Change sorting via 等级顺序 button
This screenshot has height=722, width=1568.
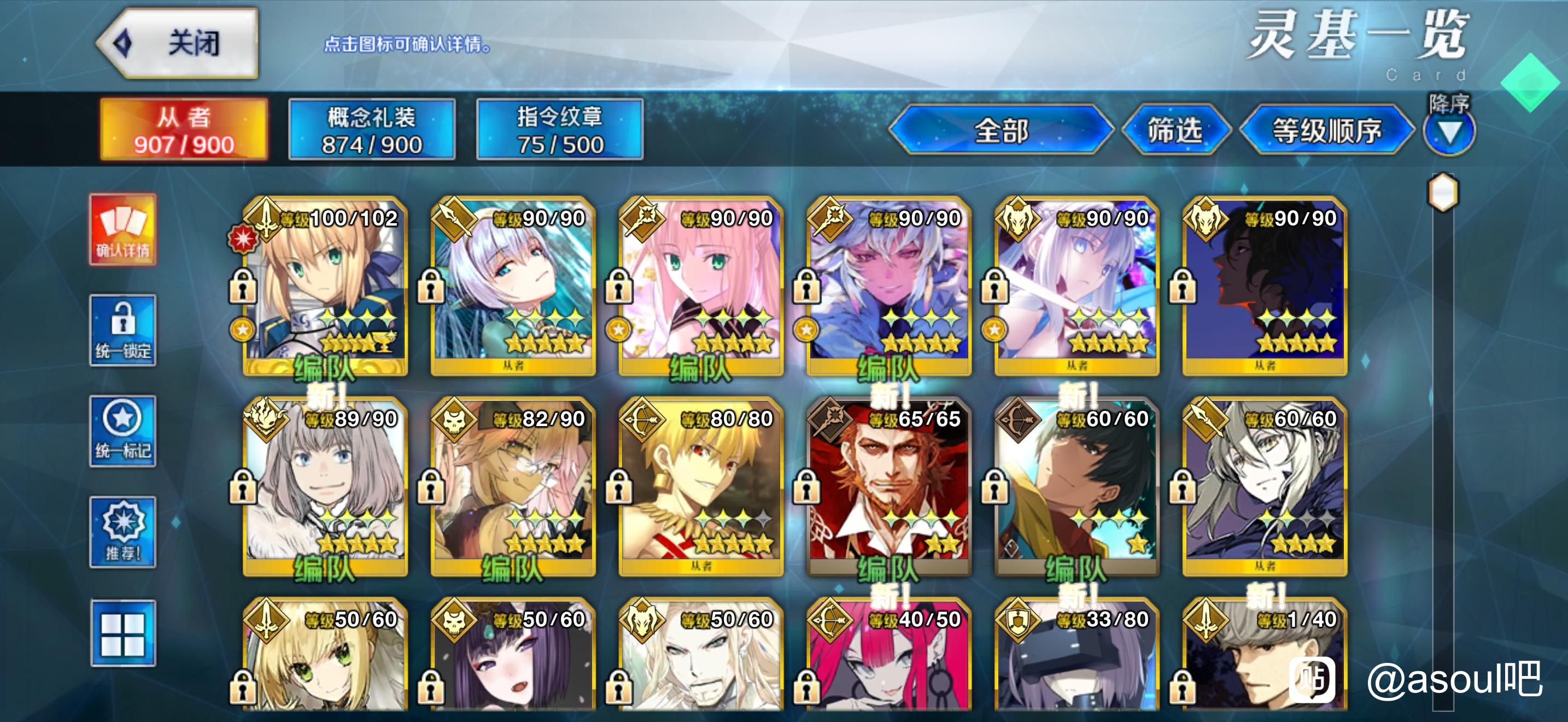tap(1326, 130)
